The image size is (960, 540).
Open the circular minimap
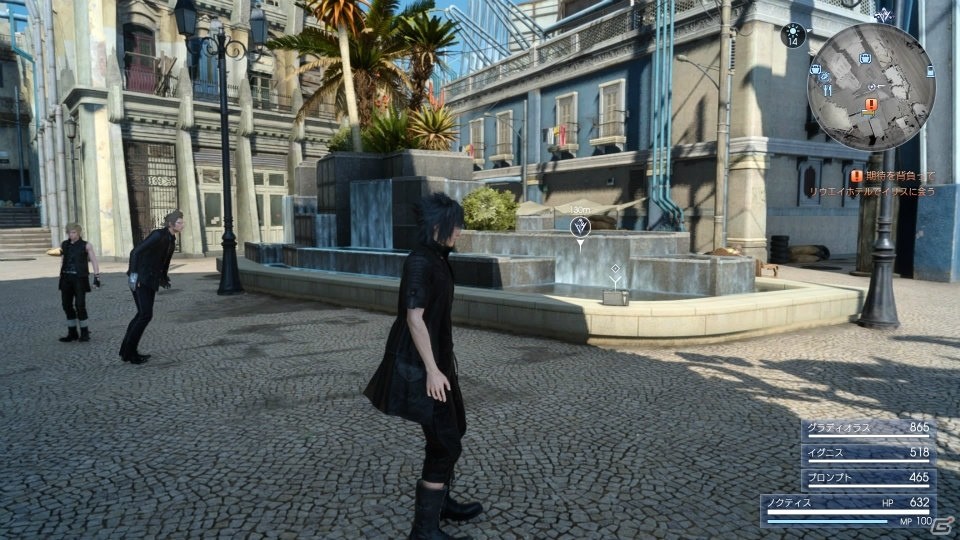[870, 86]
